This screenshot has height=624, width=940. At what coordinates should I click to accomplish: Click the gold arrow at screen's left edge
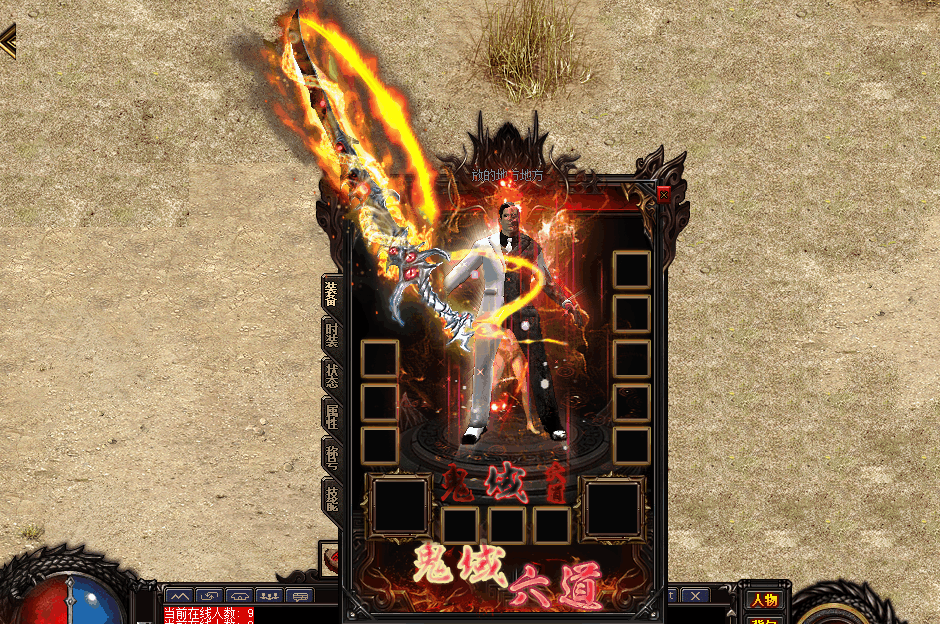[x=7, y=42]
